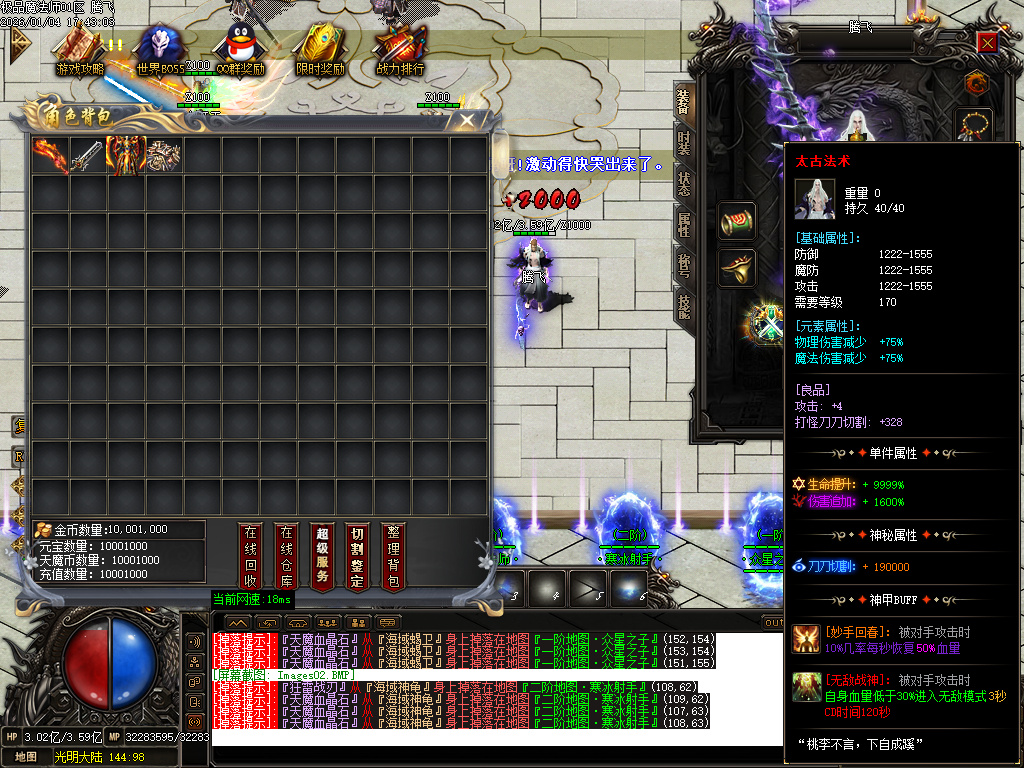The height and width of the screenshot is (768, 1024).
Task: Select the flaming blade item in backpack
Action: (x=50, y=155)
